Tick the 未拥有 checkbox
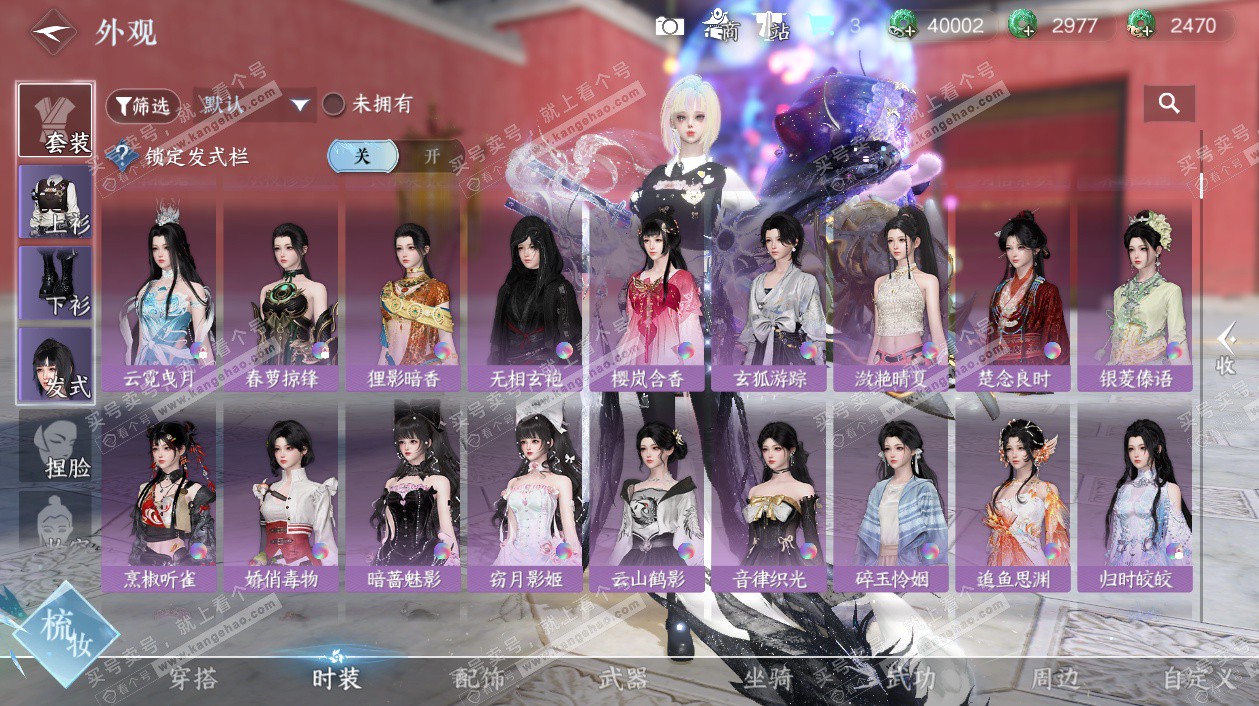1259x706 pixels. coord(334,104)
